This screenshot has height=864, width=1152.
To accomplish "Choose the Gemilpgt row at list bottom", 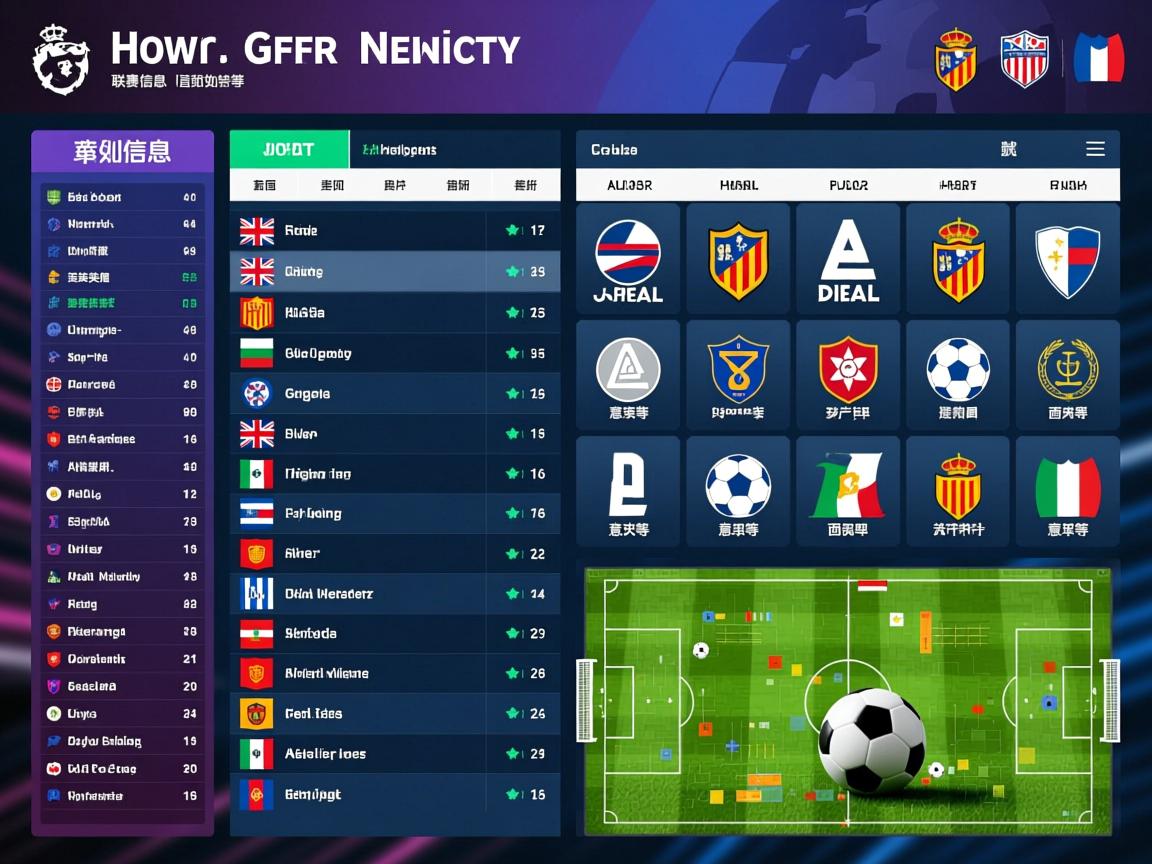I will 394,794.
